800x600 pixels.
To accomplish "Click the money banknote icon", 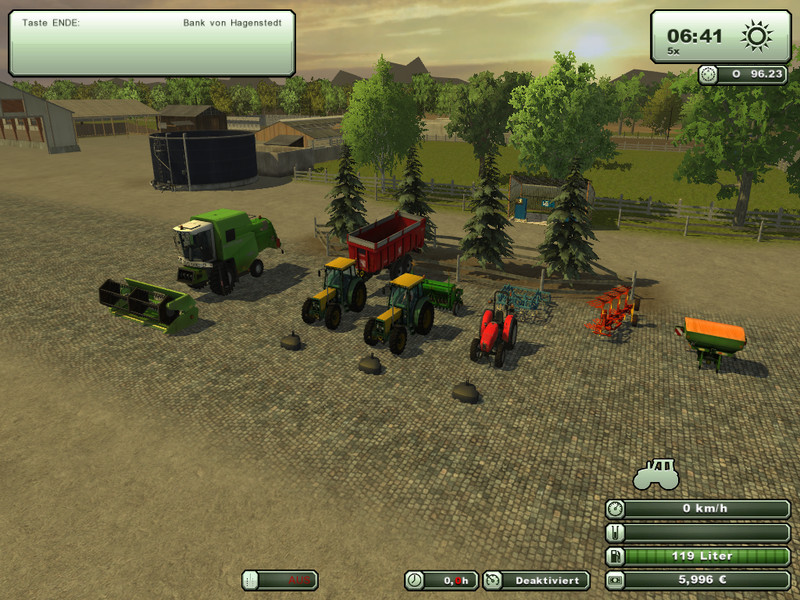I will 616,580.
